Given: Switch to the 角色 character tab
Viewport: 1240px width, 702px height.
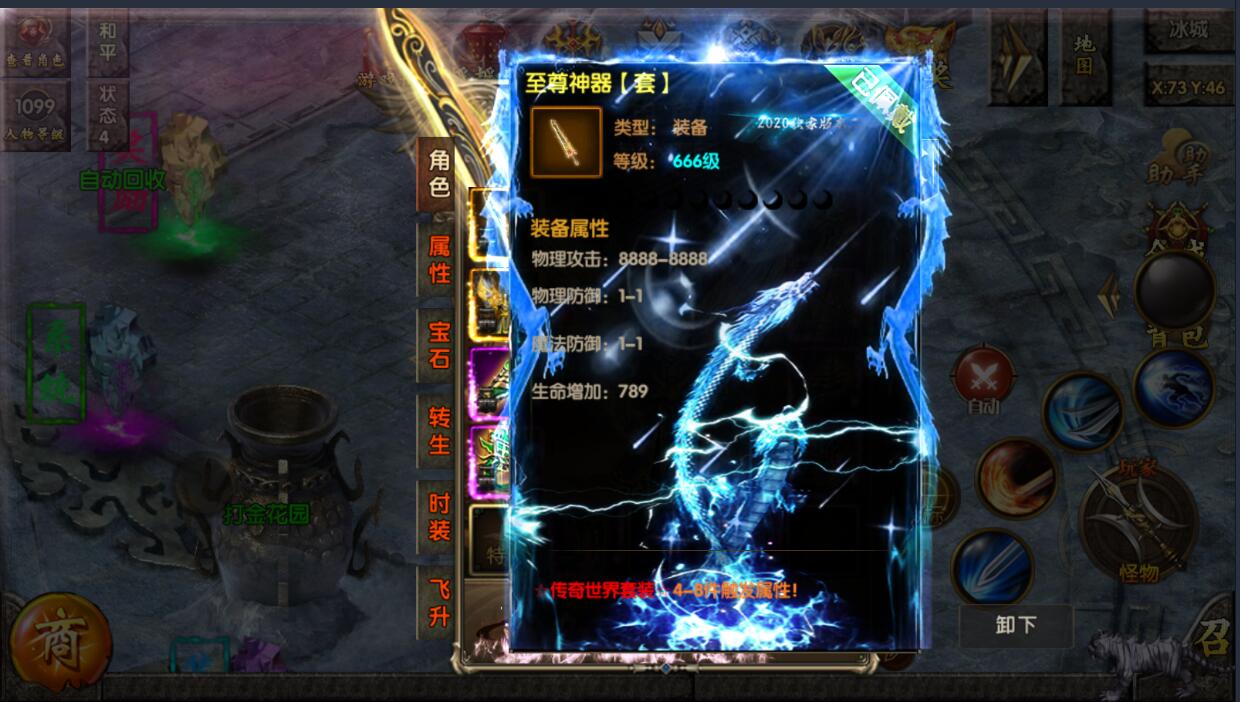Looking at the screenshot, I should (x=439, y=174).
